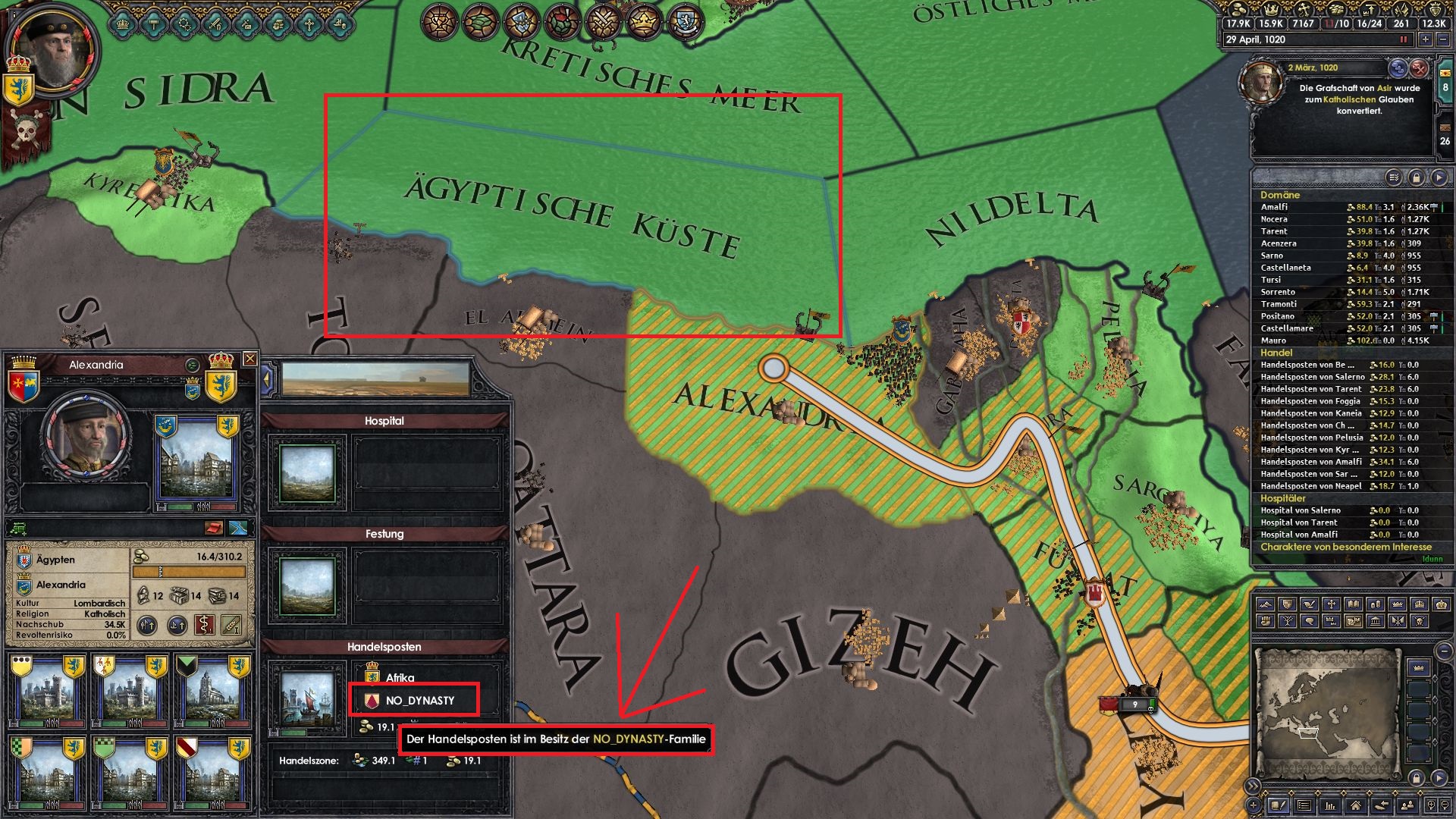Increase game speed with the plus control
This screenshot has height=819, width=1456.
[1426, 39]
